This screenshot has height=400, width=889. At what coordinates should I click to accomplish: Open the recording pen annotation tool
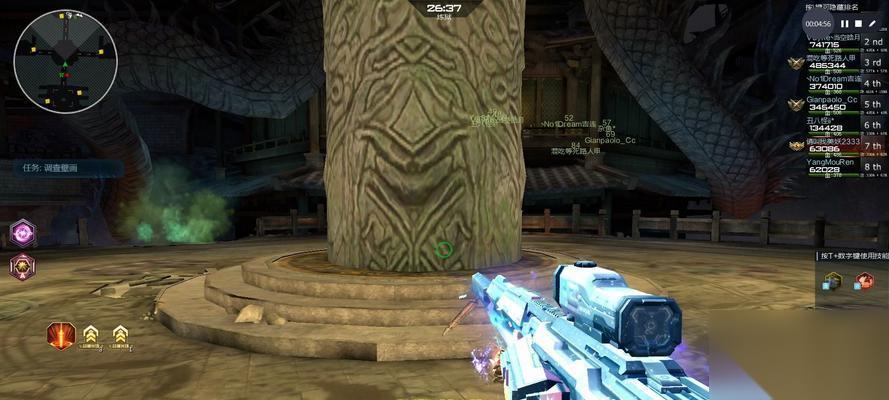872,23
